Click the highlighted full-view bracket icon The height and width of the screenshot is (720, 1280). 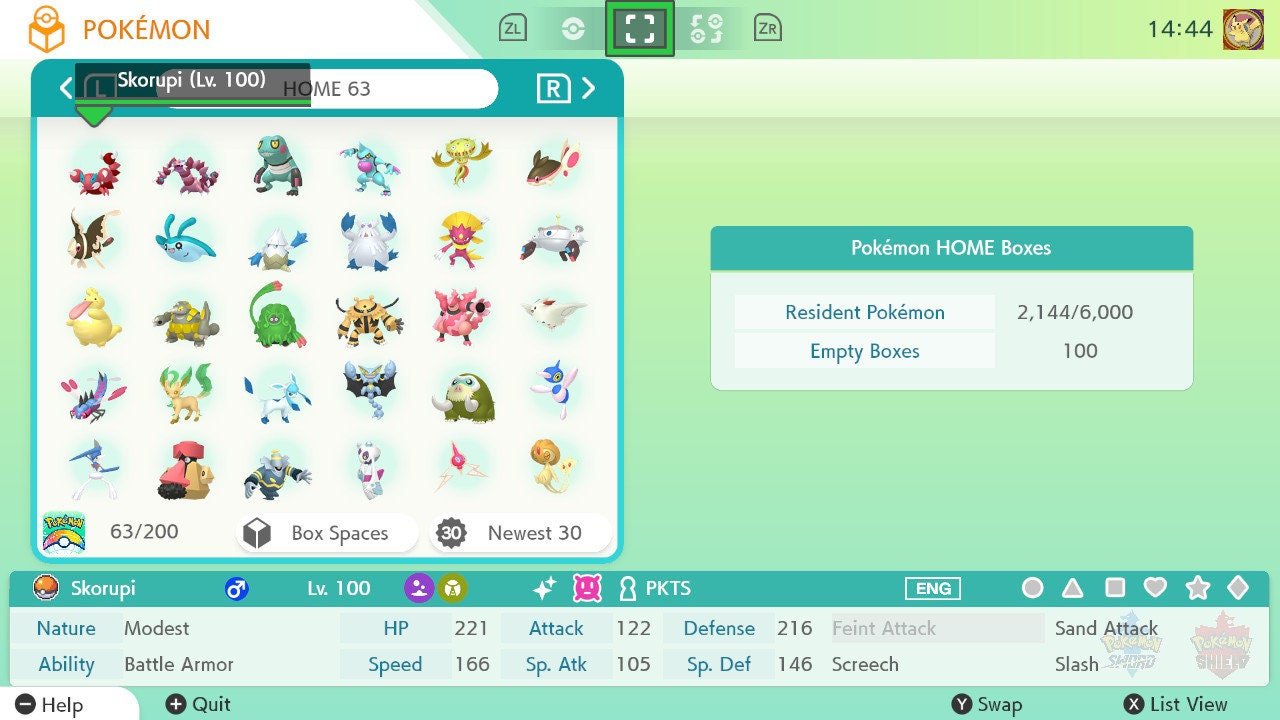coord(640,27)
